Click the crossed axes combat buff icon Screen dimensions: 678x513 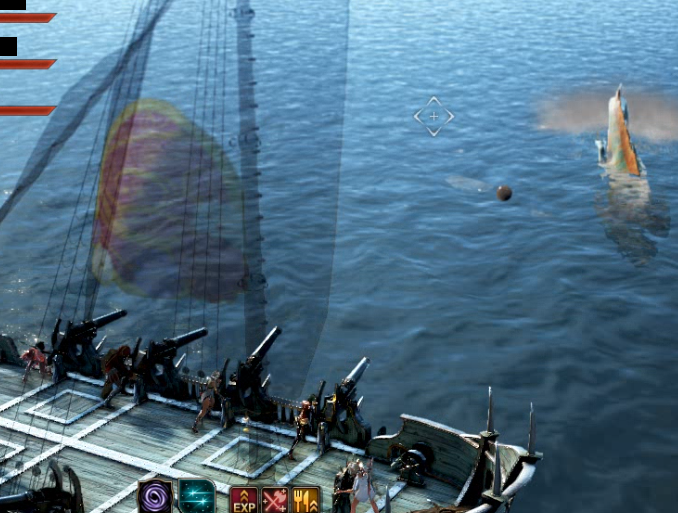(275, 500)
